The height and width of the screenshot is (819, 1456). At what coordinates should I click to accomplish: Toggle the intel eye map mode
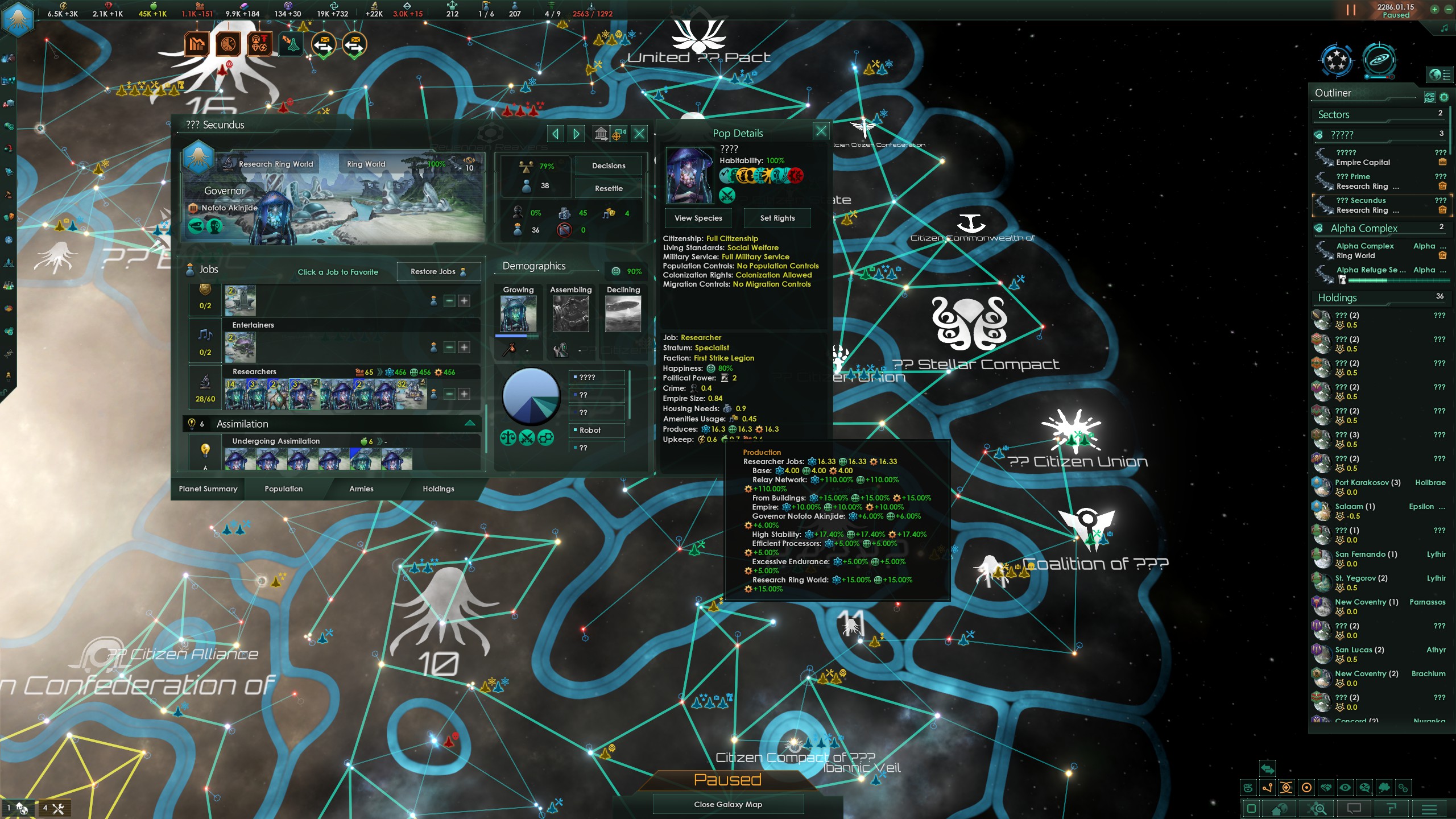point(1346,788)
